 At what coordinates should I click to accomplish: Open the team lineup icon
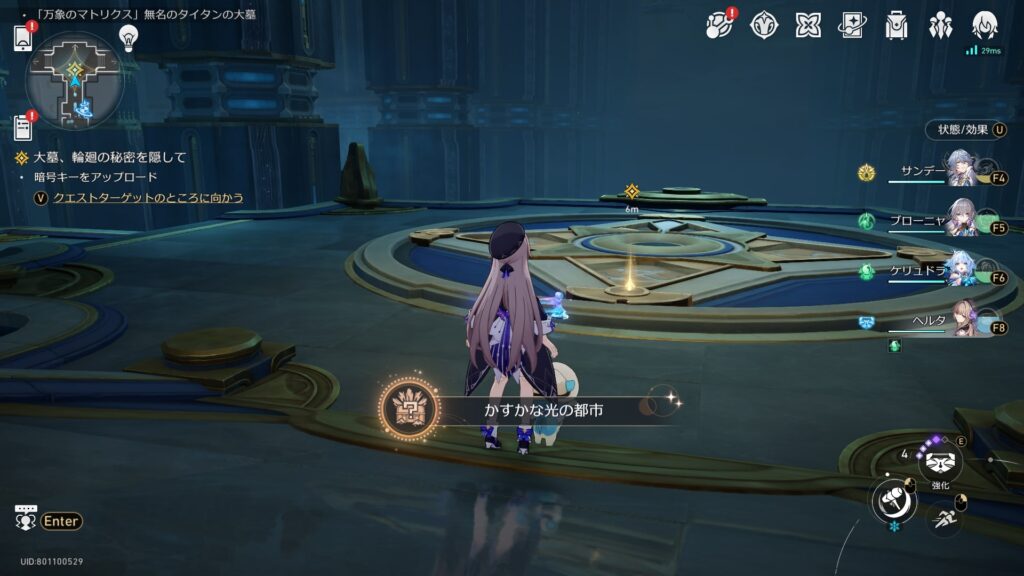point(940,26)
